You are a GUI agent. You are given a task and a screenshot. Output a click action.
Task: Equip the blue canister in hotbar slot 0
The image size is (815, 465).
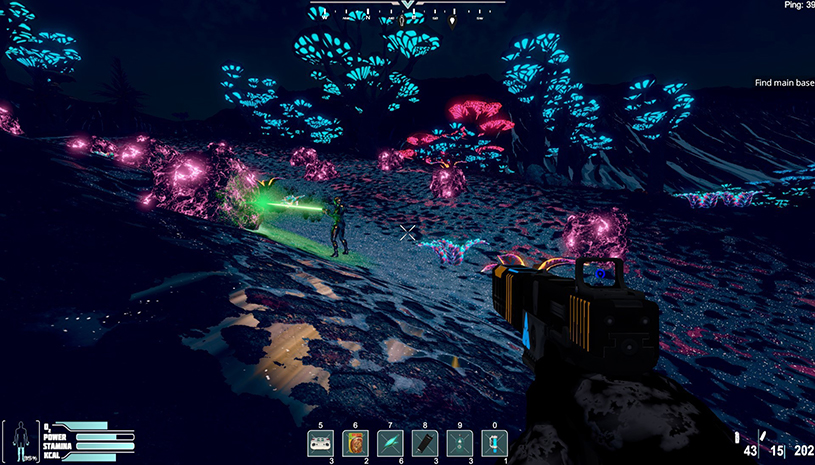pos(493,443)
